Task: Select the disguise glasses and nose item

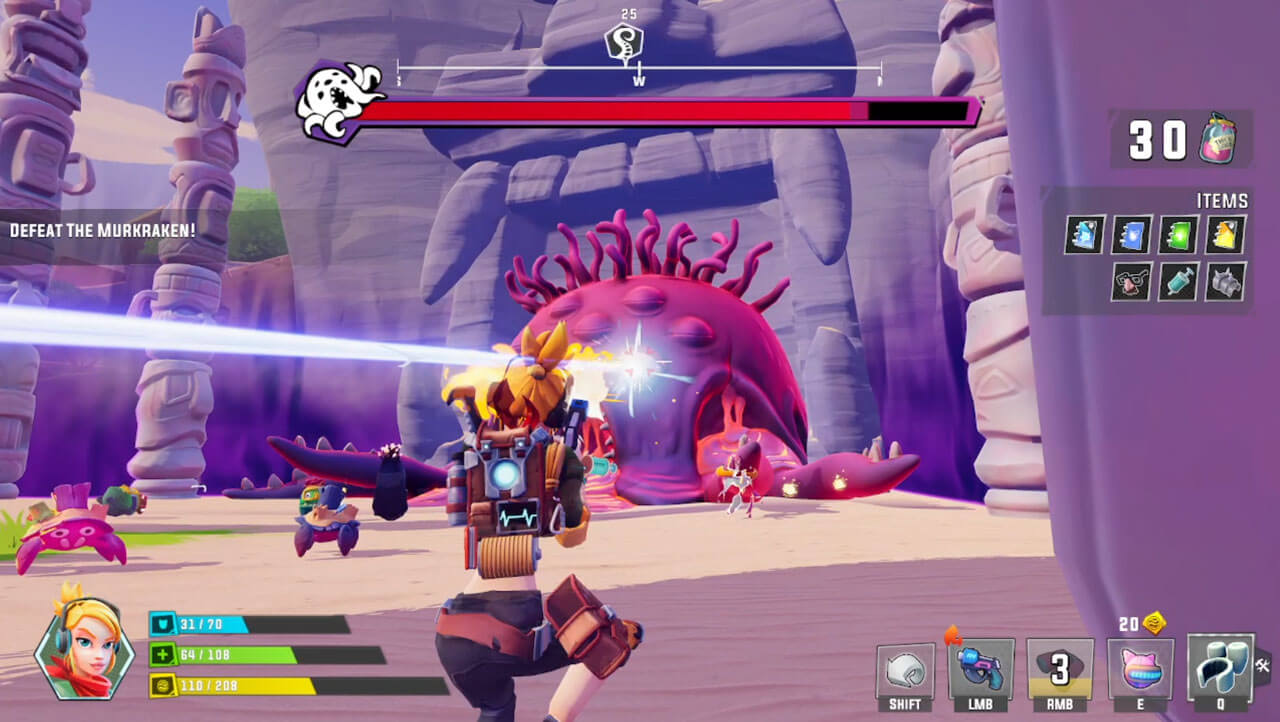Action: (x=1132, y=281)
